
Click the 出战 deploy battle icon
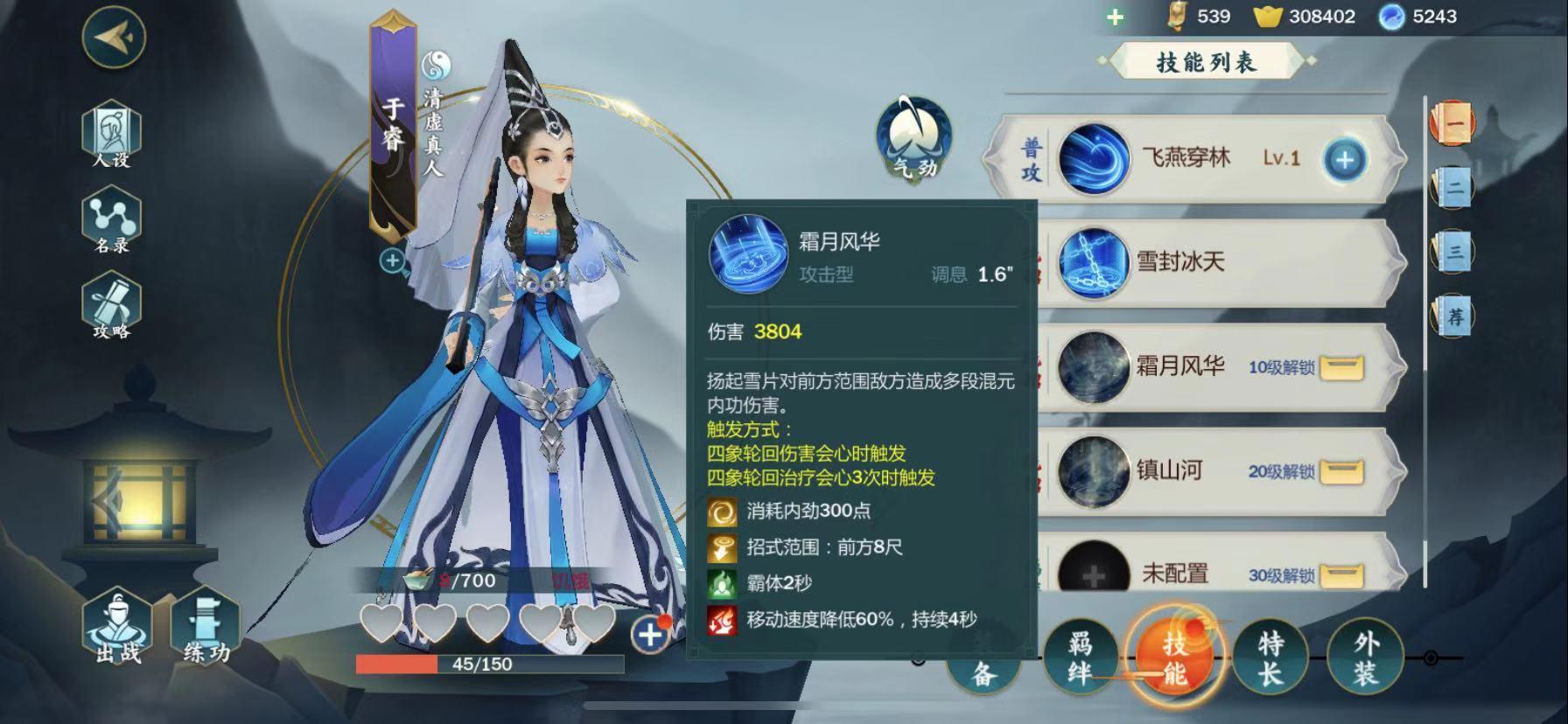[115, 631]
